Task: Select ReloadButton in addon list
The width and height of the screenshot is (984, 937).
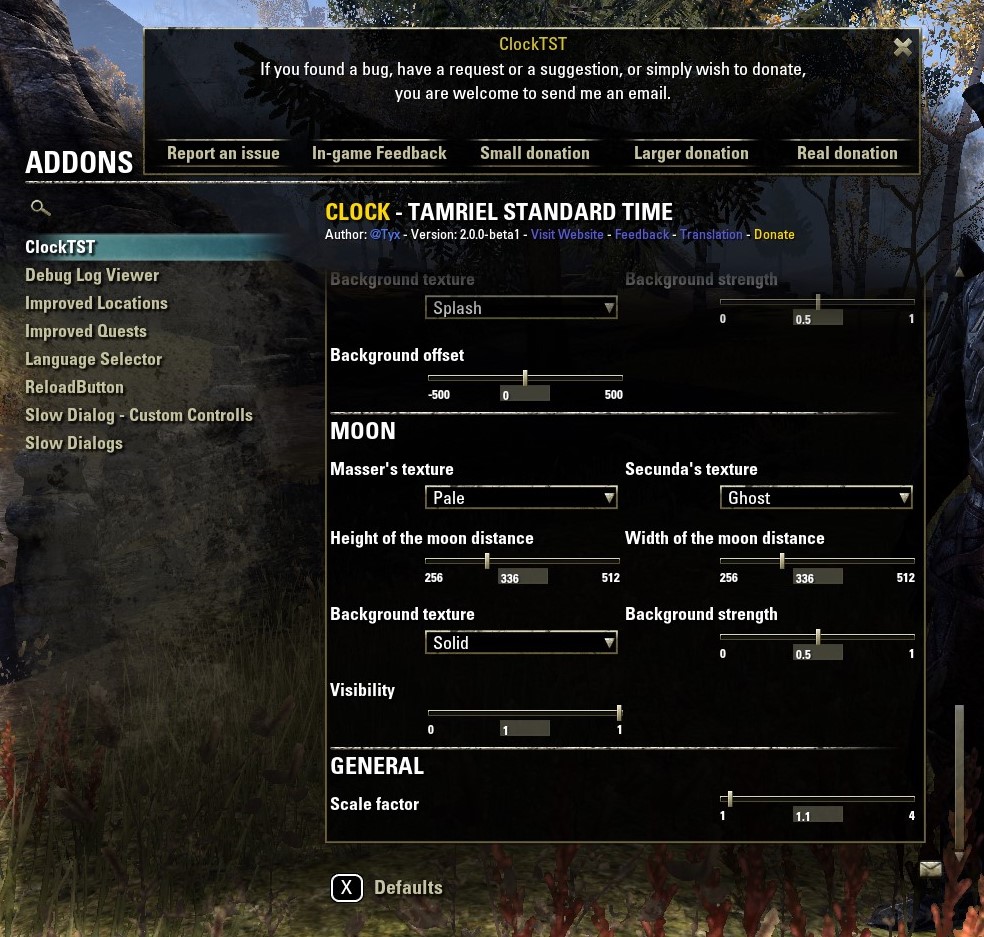Action: coord(75,387)
